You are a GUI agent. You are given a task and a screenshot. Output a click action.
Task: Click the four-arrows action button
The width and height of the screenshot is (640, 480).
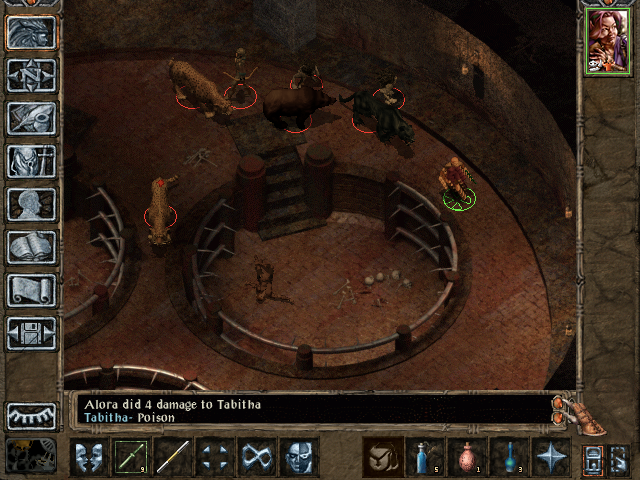point(215,457)
